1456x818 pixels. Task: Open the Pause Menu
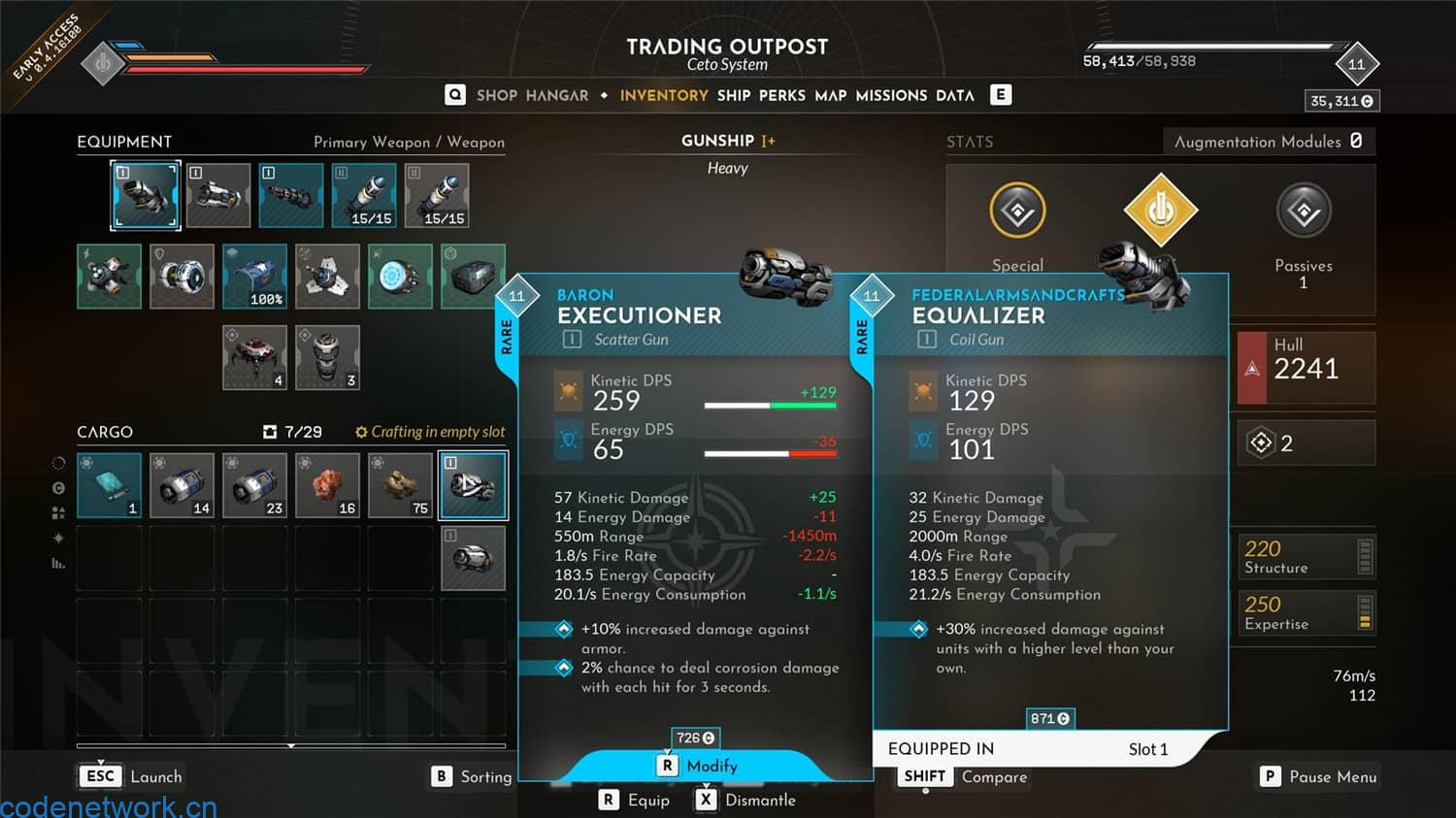(1318, 776)
